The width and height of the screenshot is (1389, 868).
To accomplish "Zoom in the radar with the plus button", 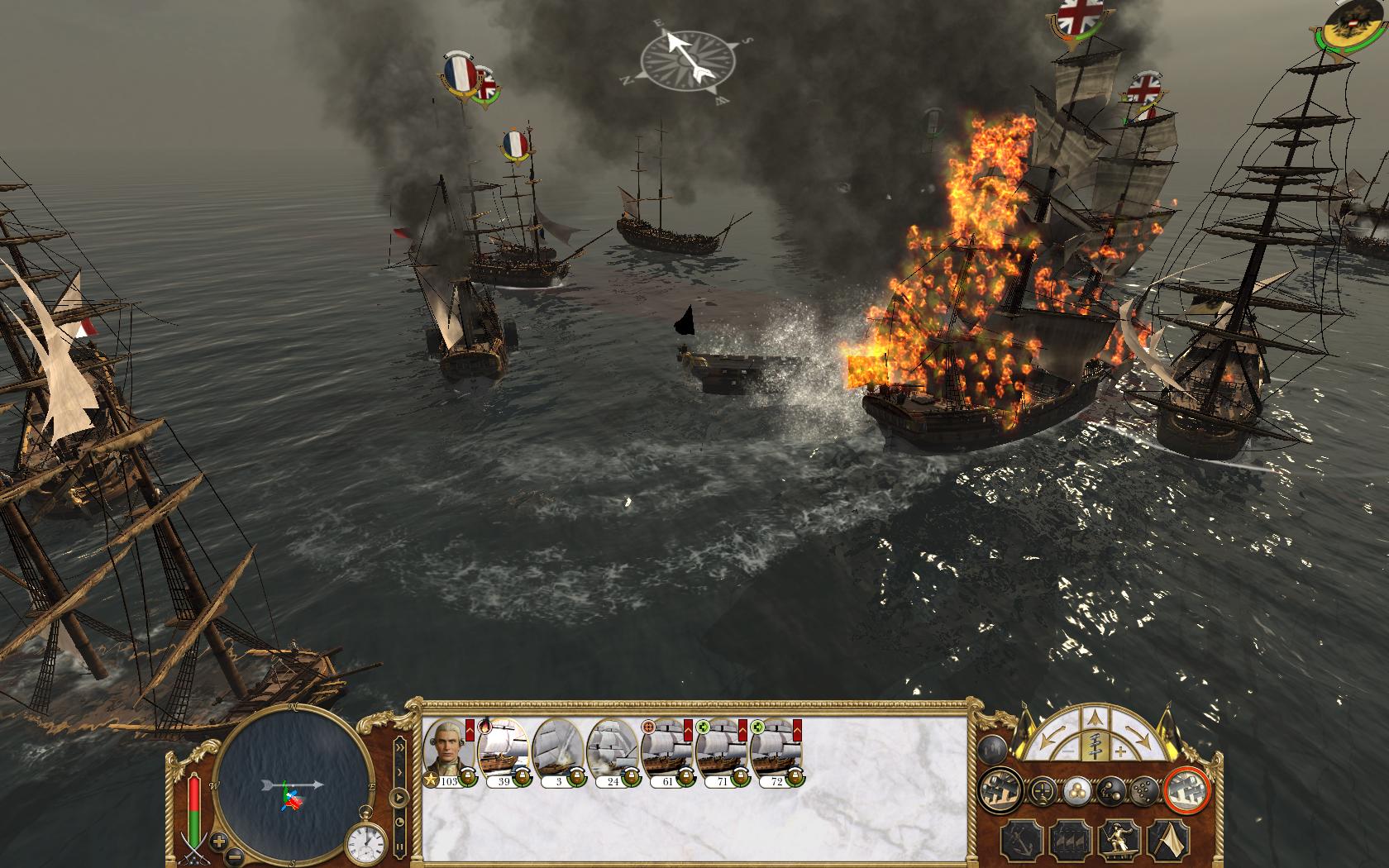I will [220, 842].
